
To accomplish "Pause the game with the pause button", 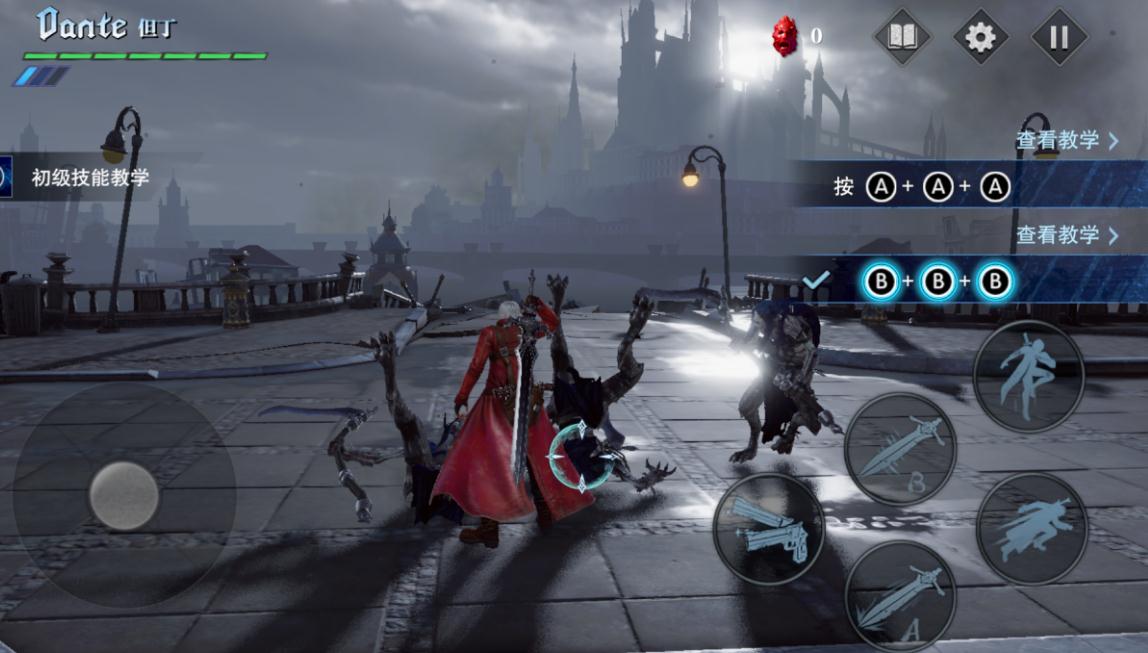I will [1059, 38].
